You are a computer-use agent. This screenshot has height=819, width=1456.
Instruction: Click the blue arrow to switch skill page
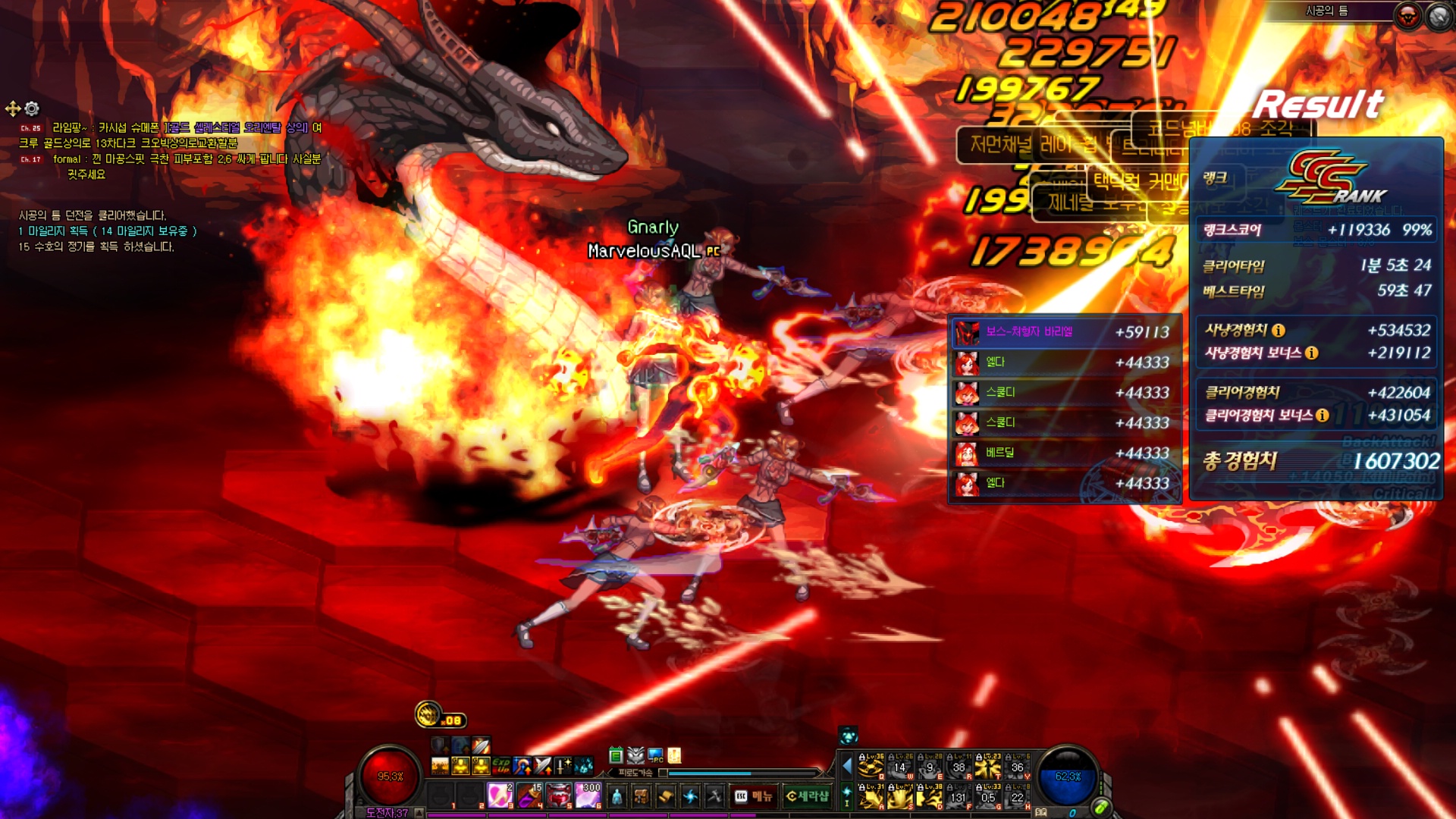click(x=847, y=767)
